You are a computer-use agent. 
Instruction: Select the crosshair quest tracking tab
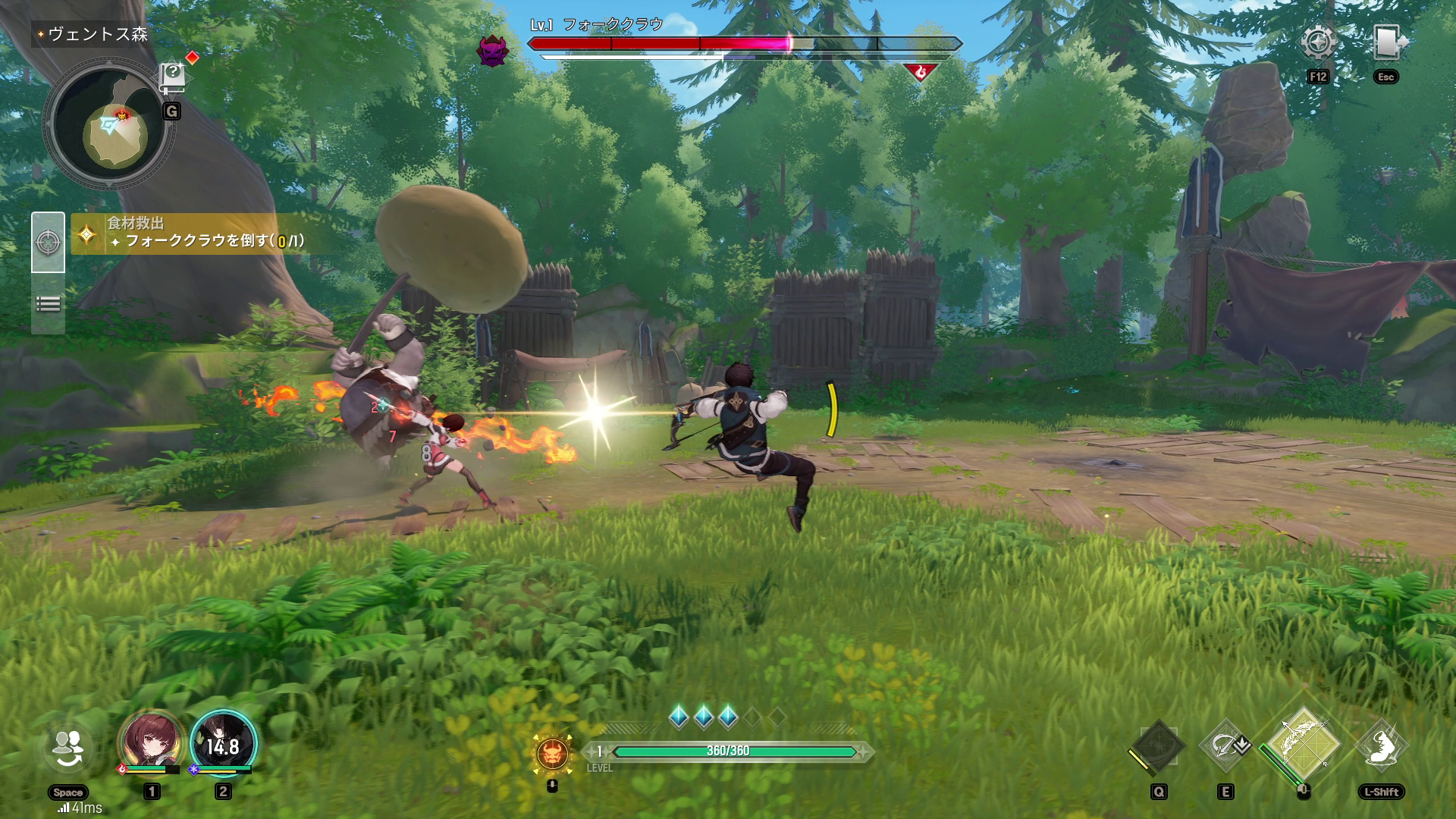point(48,243)
